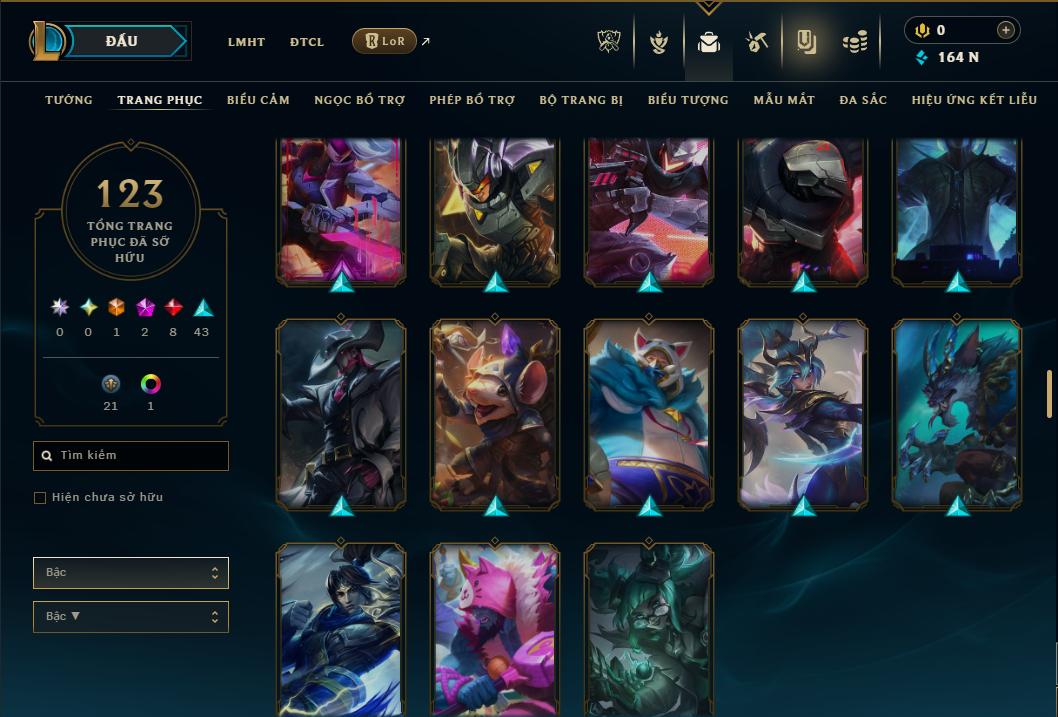This screenshot has height=717, width=1058.
Task: Open the store via the coin stack icon
Action: [854, 42]
